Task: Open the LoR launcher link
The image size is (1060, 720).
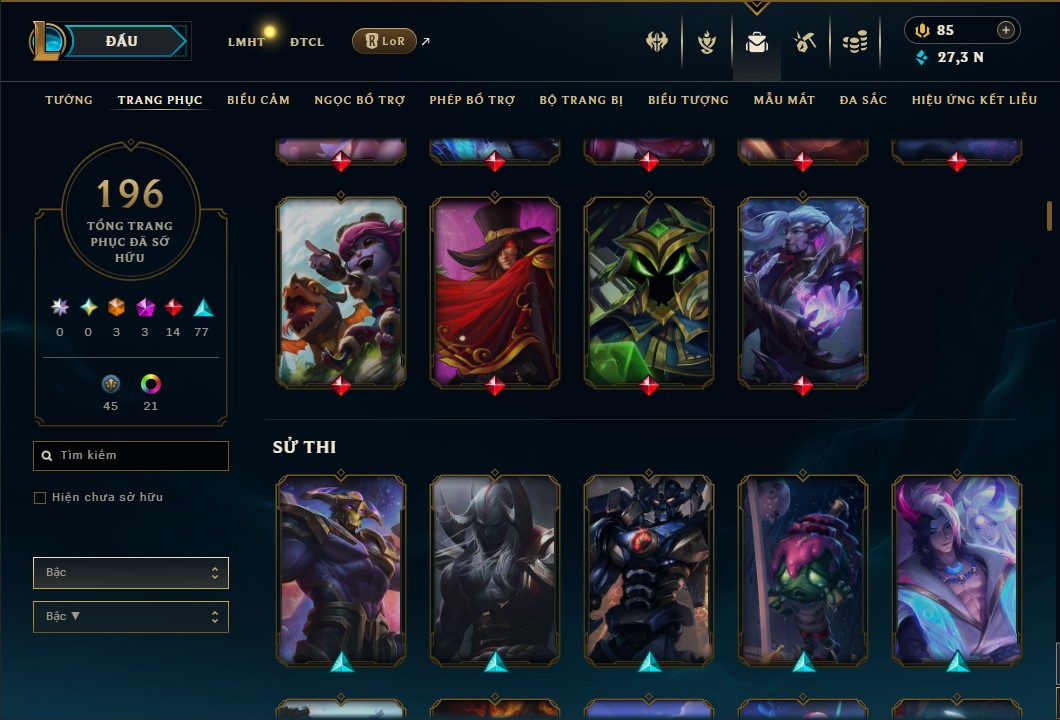Action: [x=385, y=41]
